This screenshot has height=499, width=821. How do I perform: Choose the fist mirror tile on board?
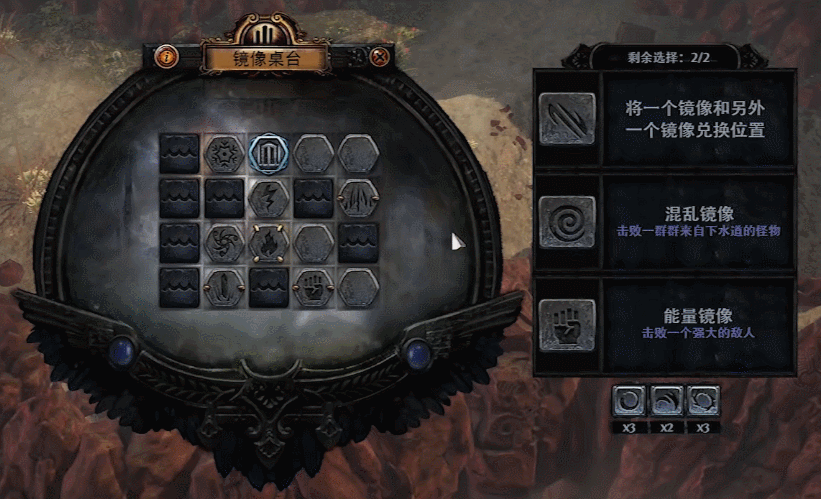click(x=312, y=288)
